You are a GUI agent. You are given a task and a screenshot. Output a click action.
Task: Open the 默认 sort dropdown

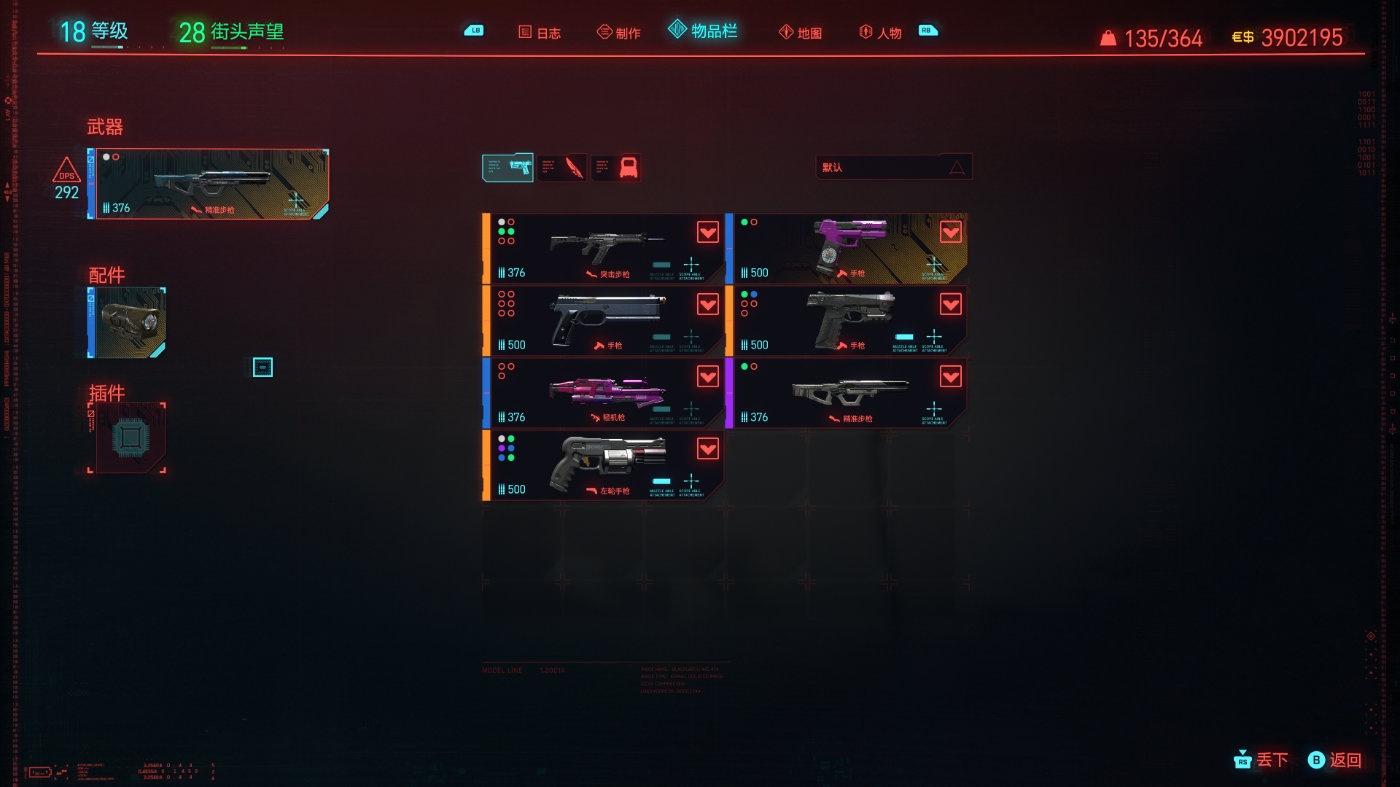pyautogui.click(x=894, y=167)
